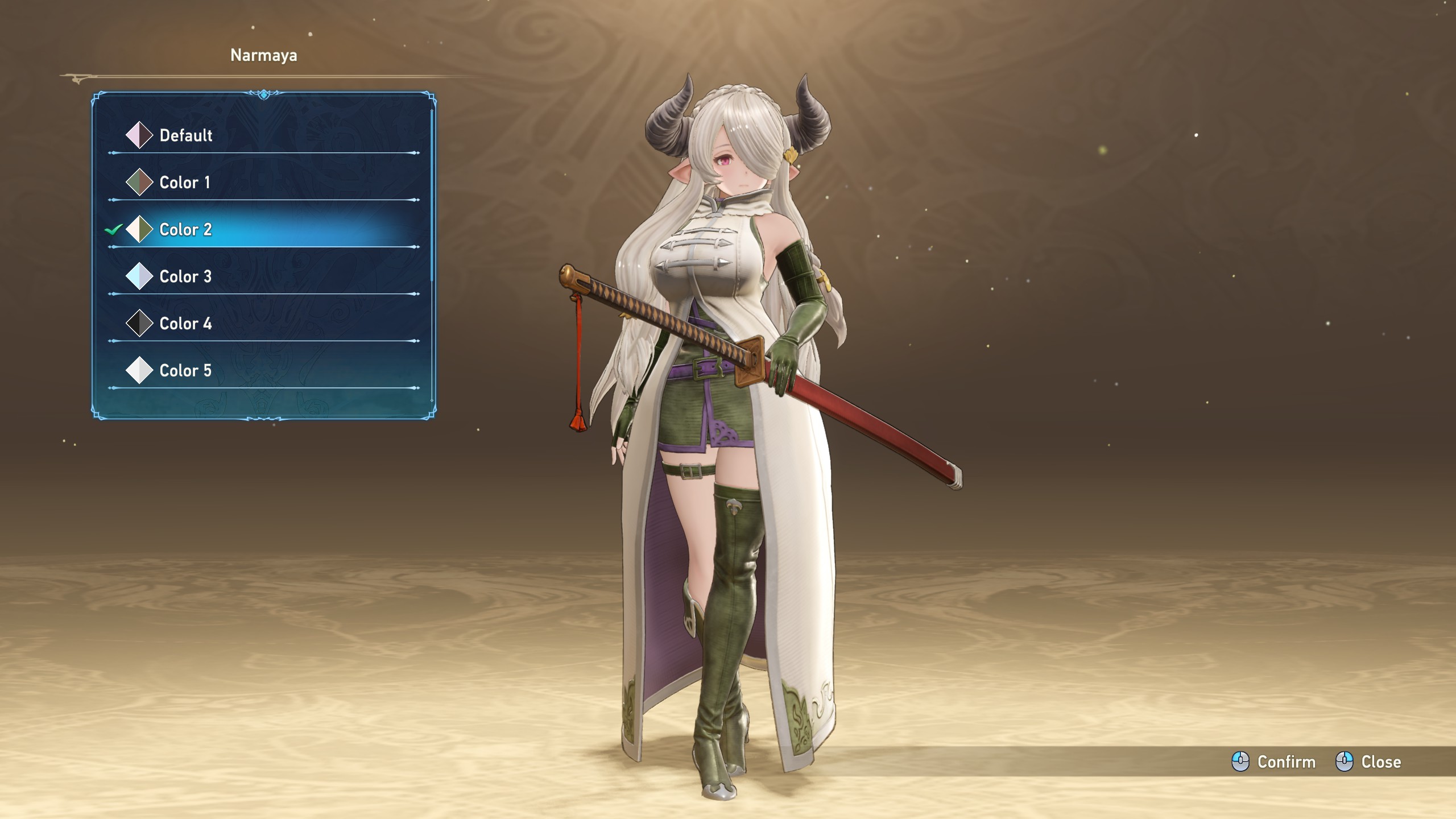Click the color list scrollbar
This screenshot has height=819, width=1456.
click(x=432, y=193)
